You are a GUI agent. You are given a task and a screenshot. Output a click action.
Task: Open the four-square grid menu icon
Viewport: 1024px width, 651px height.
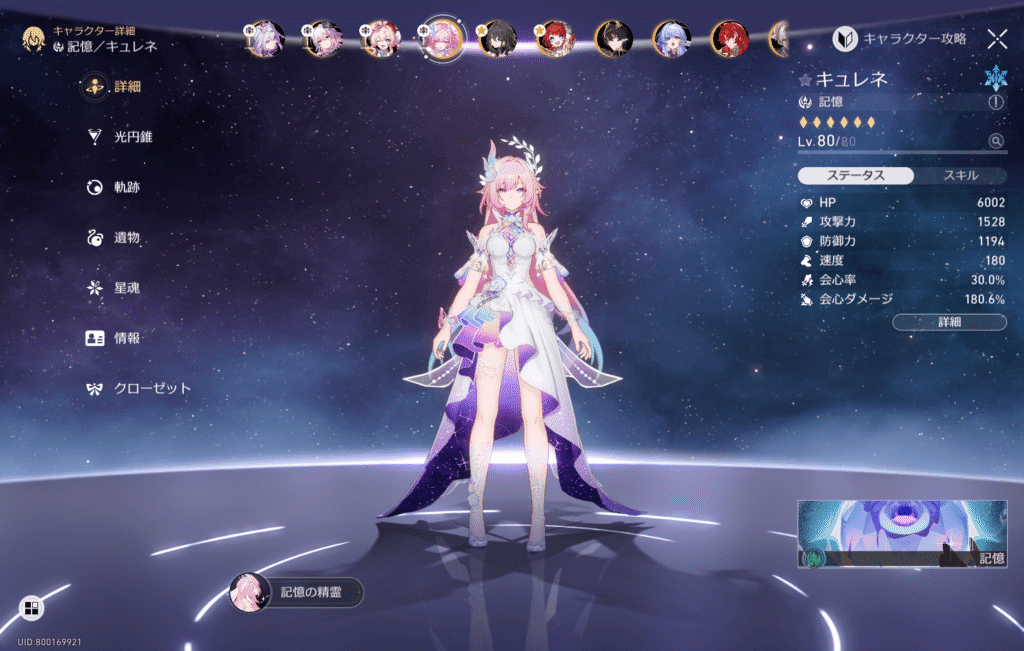point(31,607)
